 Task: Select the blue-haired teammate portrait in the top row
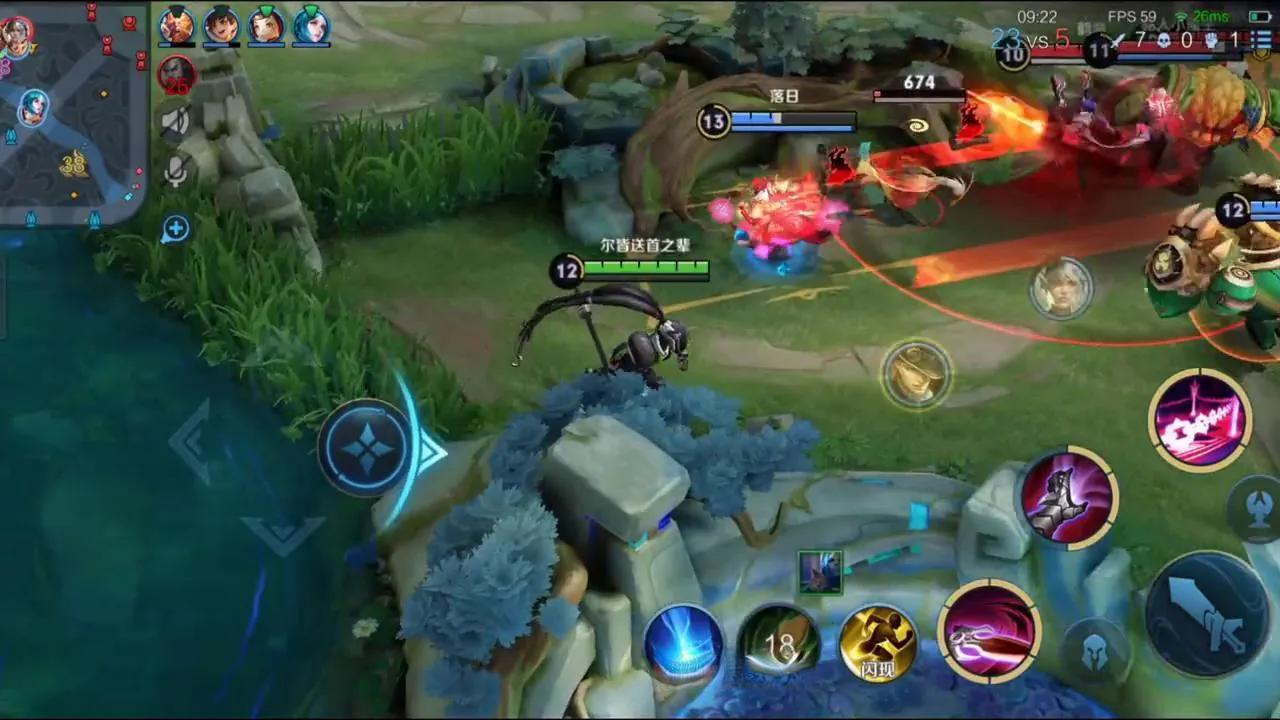pos(311,25)
